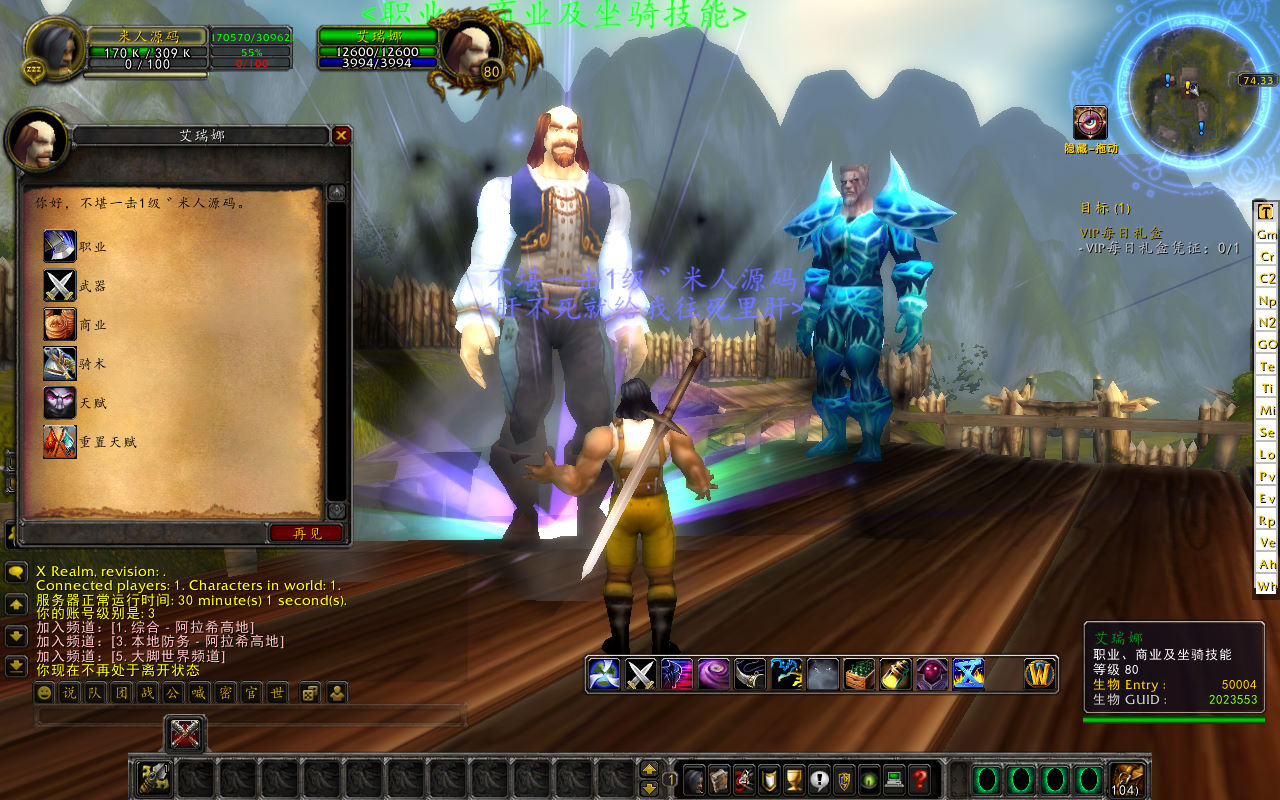Click the Gm tab on side panel
This screenshot has height=800, width=1280.
tap(1267, 234)
